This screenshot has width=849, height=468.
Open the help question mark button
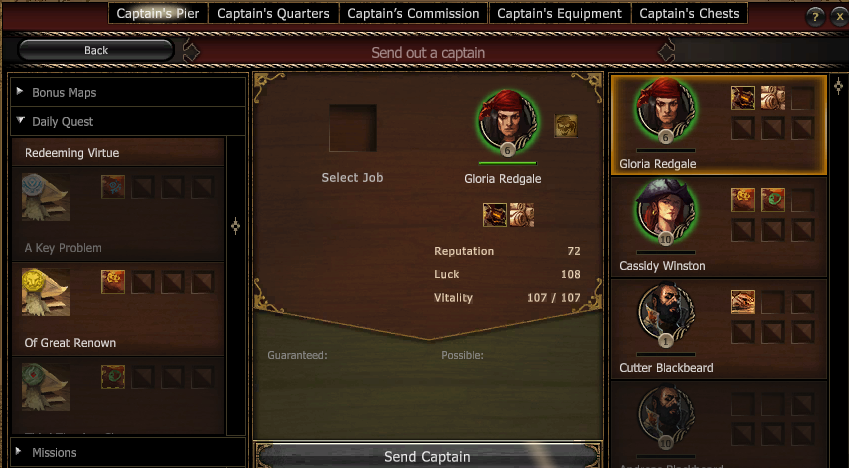tap(815, 15)
